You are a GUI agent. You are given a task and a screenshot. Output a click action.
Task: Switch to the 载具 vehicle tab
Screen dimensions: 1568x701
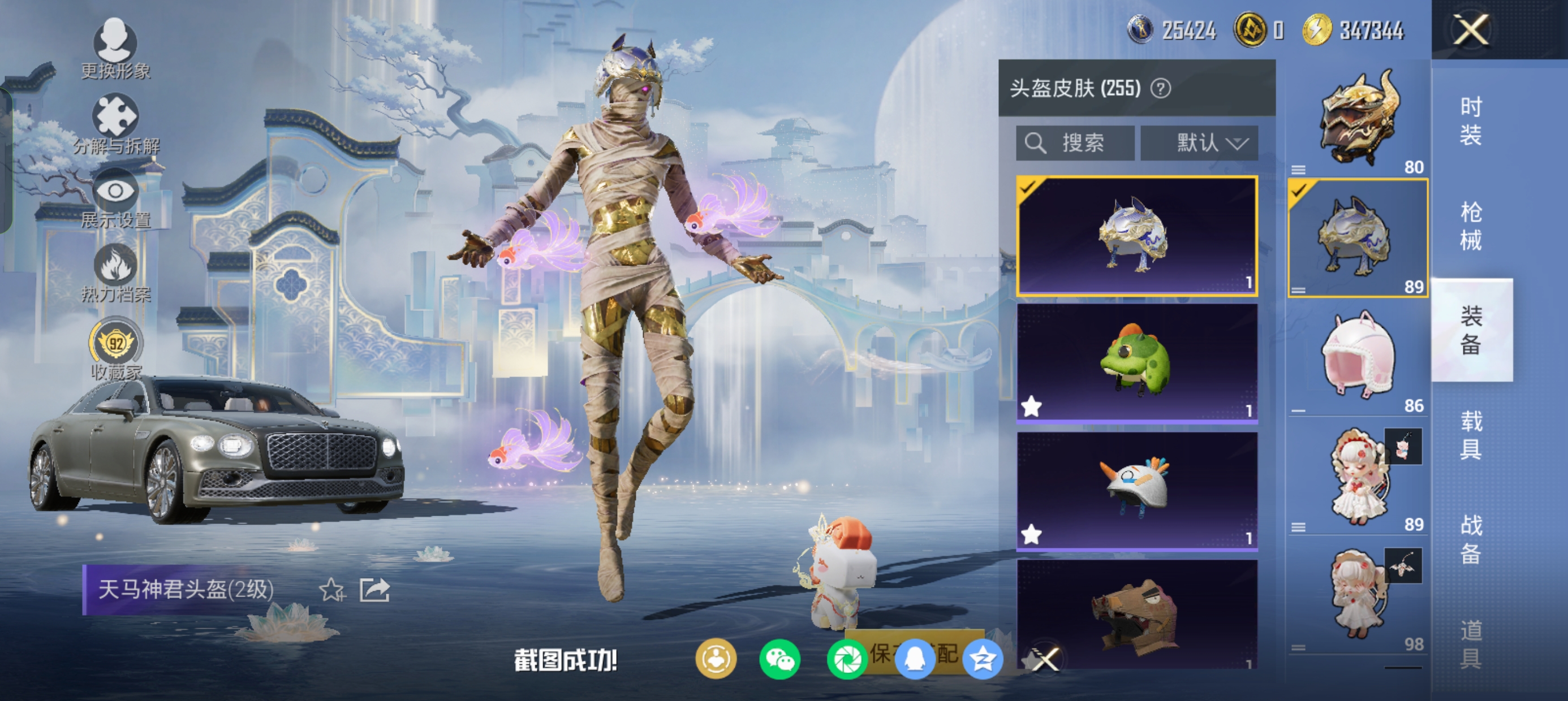tap(1471, 435)
